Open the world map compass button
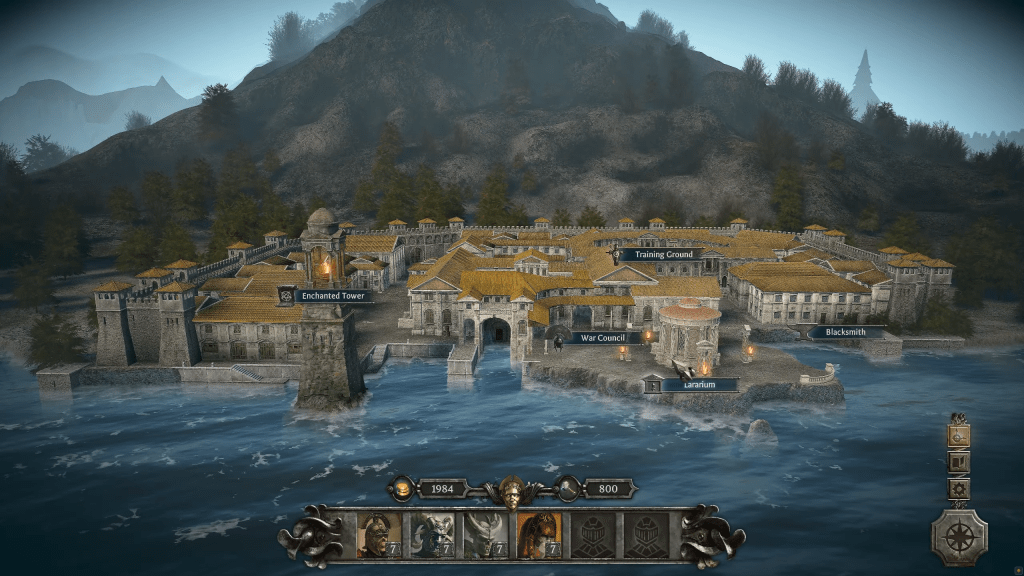 (959, 537)
